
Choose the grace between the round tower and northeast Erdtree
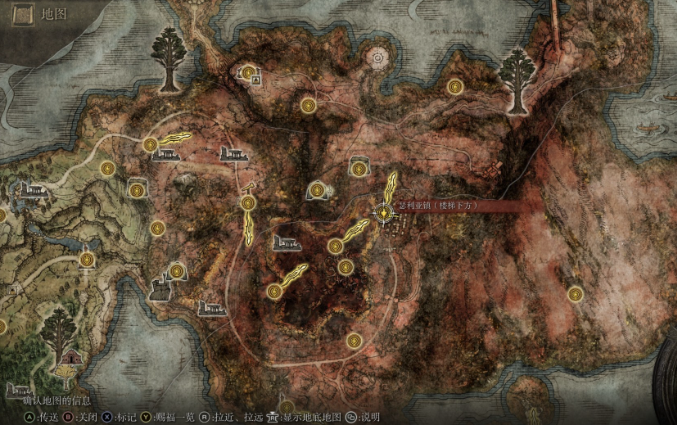coord(455,87)
